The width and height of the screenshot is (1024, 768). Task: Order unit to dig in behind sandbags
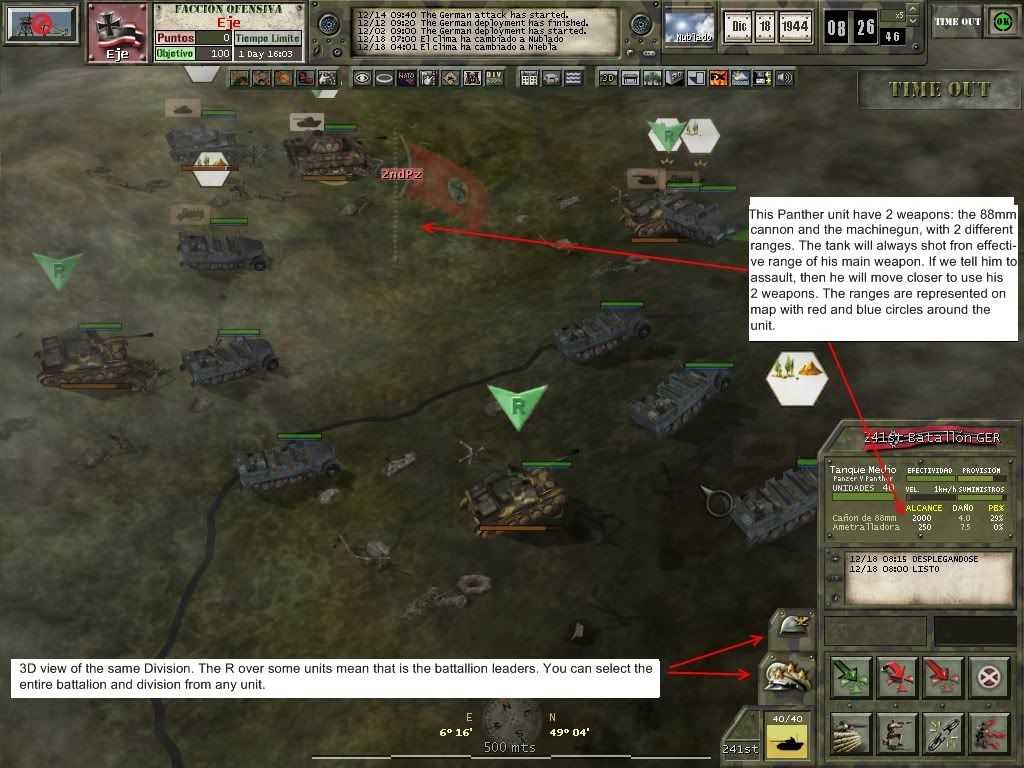pos(850,733)
